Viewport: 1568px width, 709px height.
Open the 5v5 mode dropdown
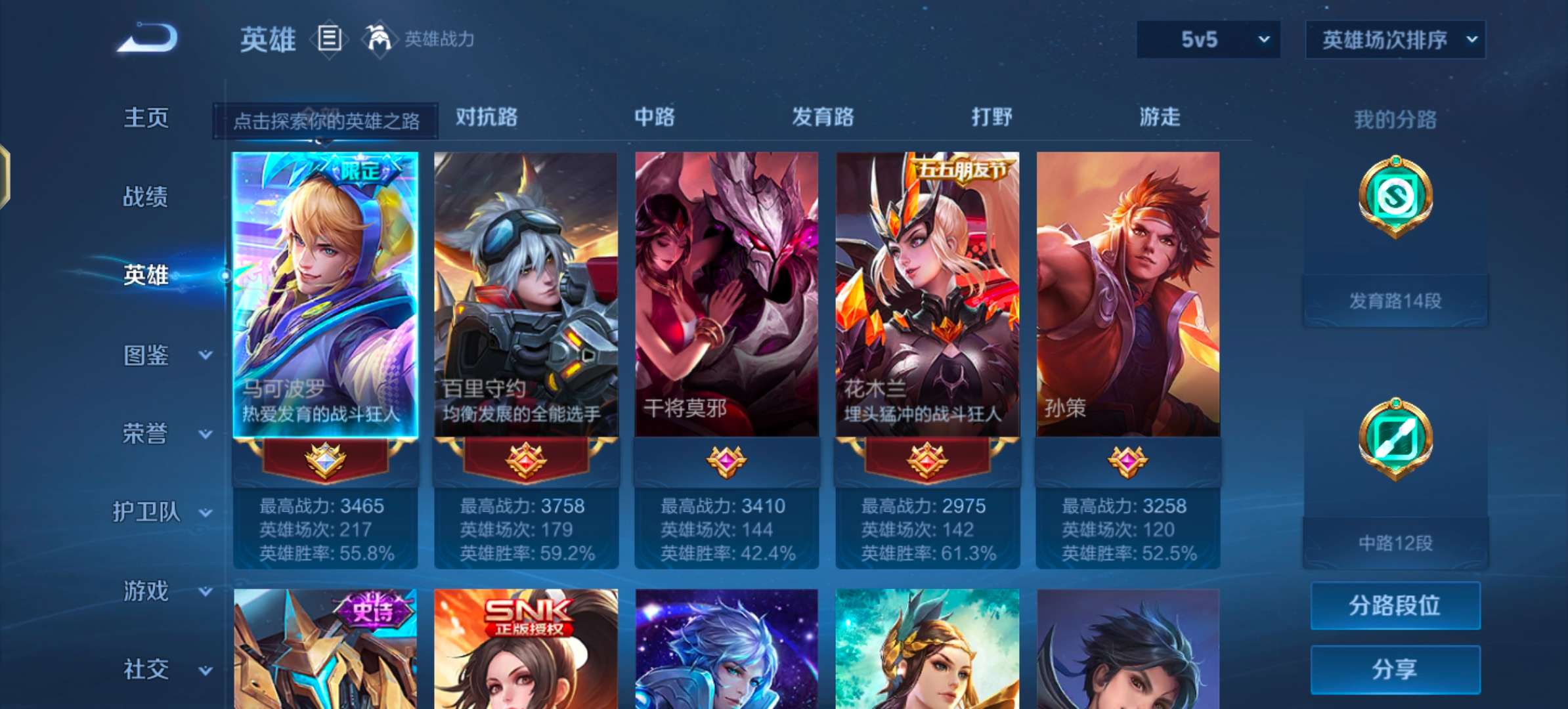[1207, 39]
